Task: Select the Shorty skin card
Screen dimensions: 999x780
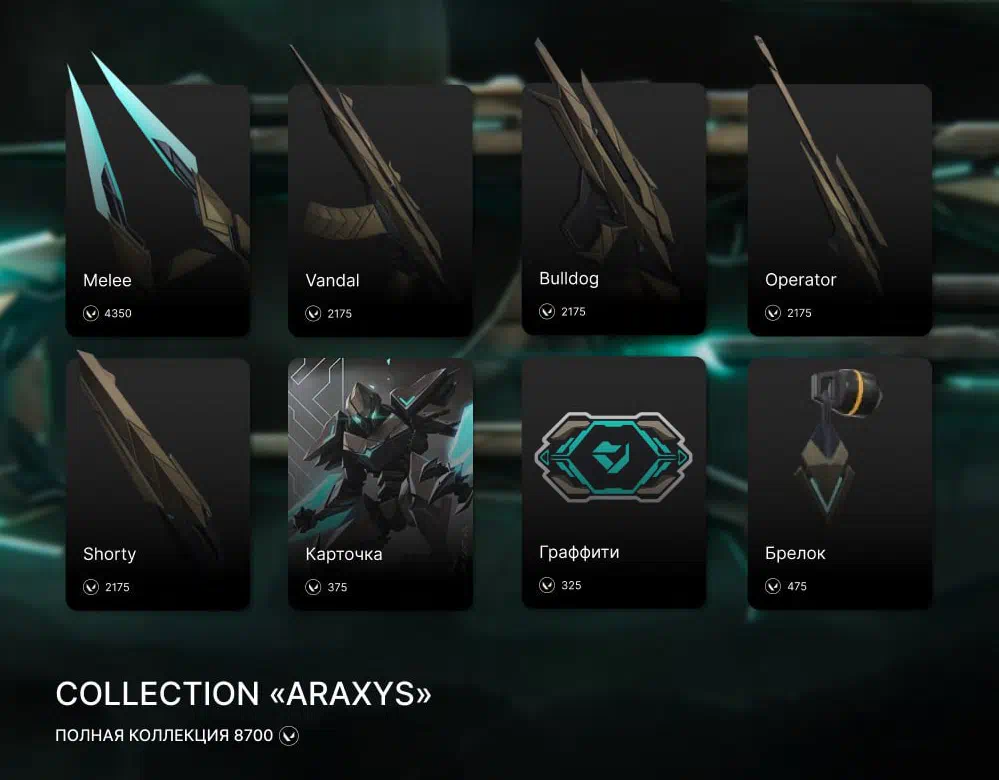Action: coord(157,484)
